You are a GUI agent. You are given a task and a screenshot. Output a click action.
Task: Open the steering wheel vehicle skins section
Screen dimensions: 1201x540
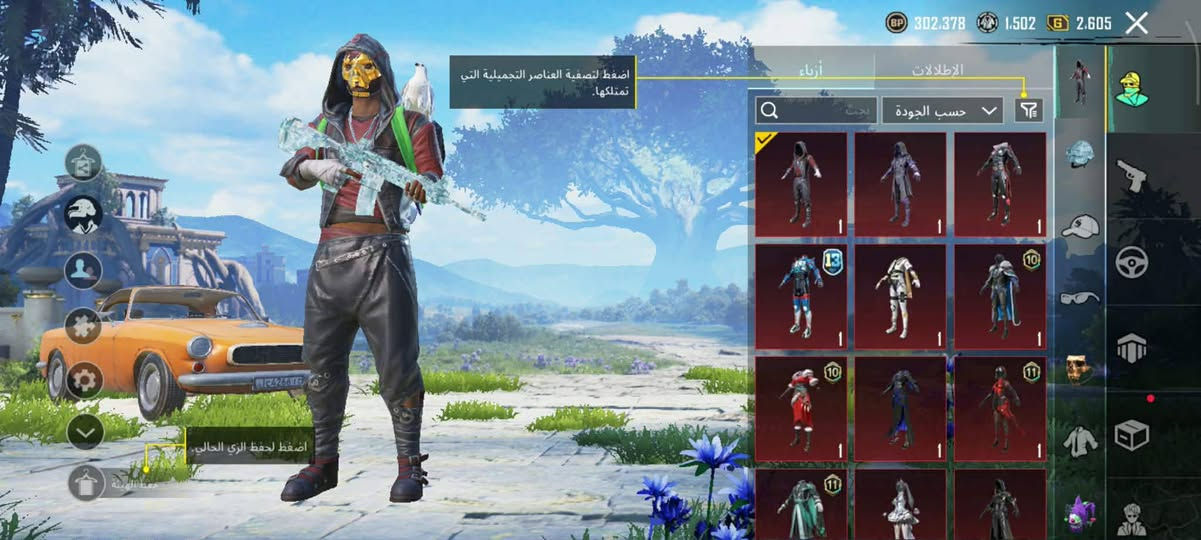tap(1132, 262)
